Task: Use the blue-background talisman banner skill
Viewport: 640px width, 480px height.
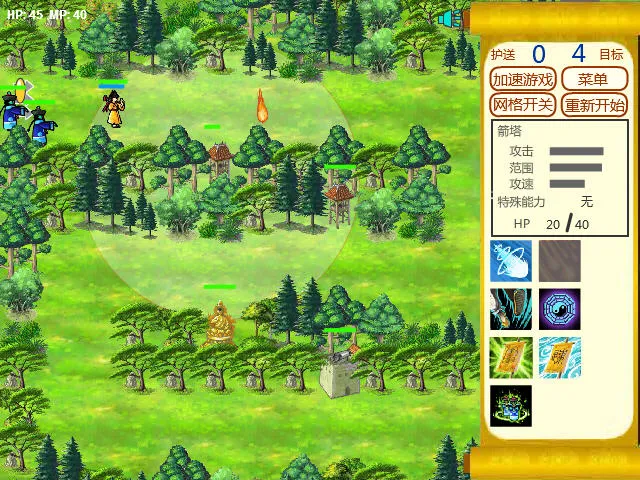Action: [x=560, y=357]
